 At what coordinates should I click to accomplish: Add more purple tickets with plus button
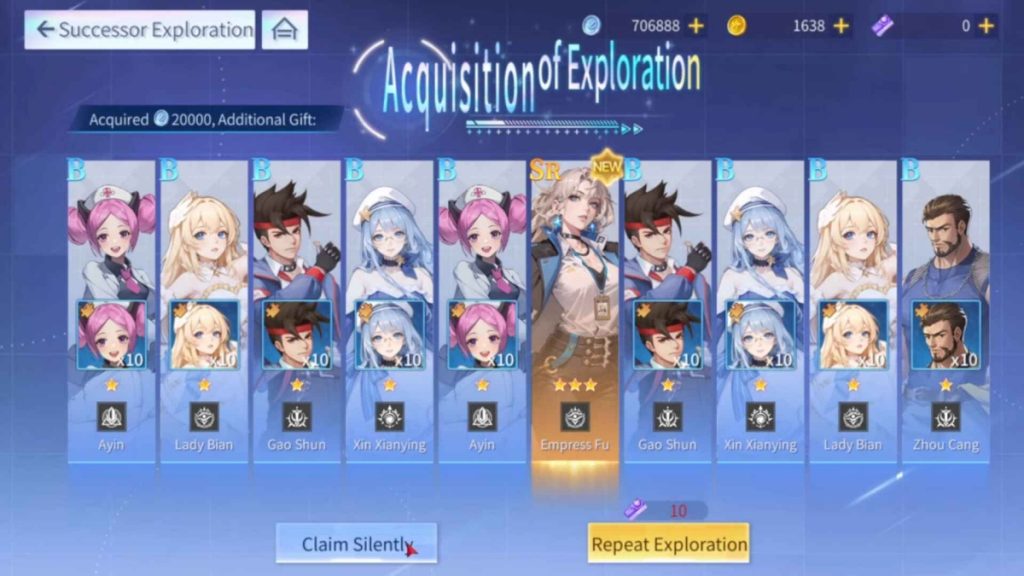[987, 26]
